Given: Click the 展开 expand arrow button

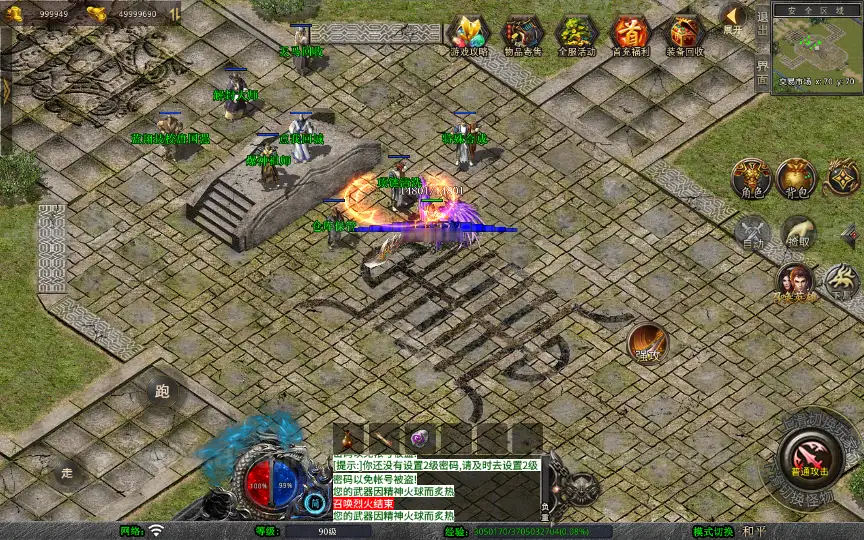Looking at the screenshot, I should point(733,19).
